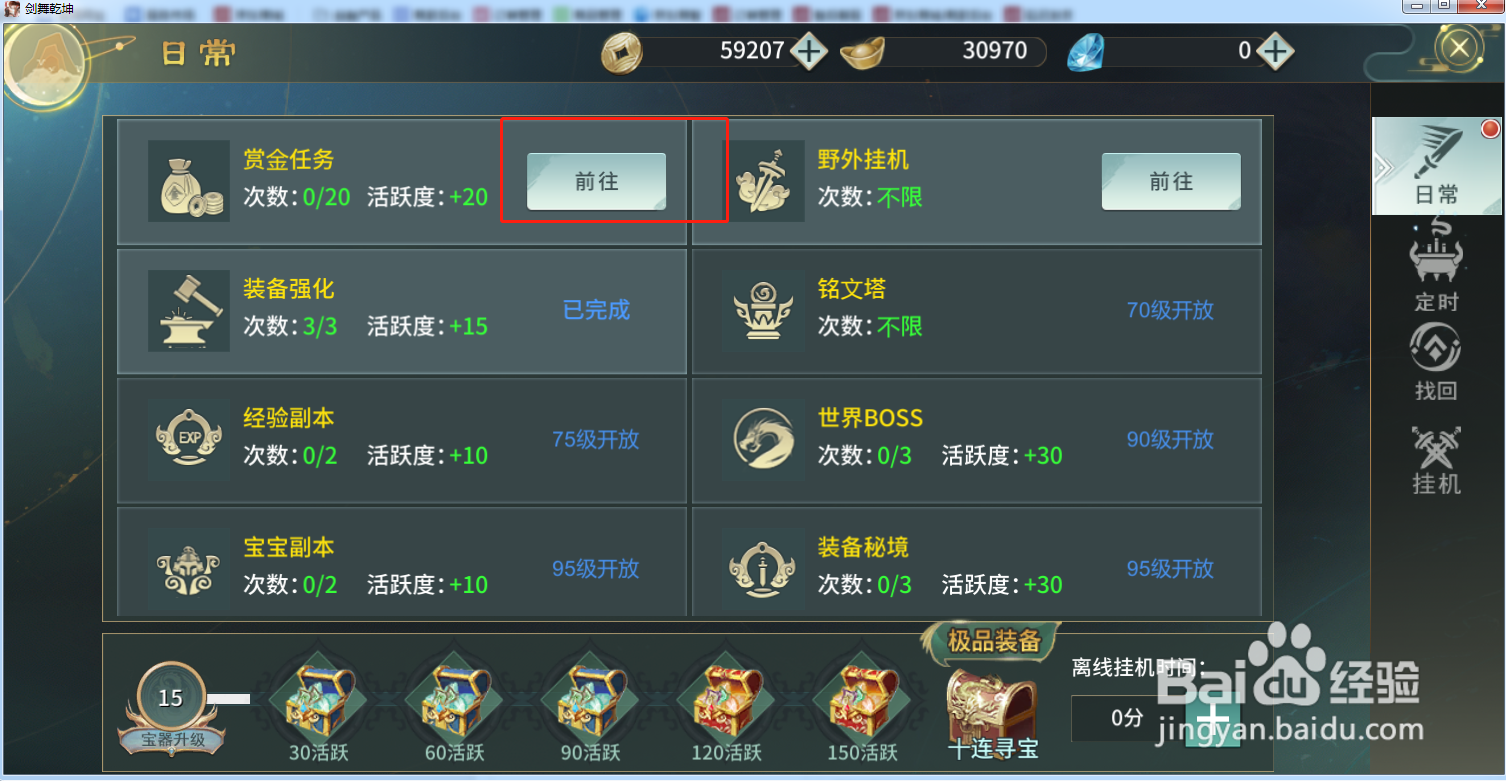
Task: Click the 赏金任务 money bag icon
Action: [188, 180]
